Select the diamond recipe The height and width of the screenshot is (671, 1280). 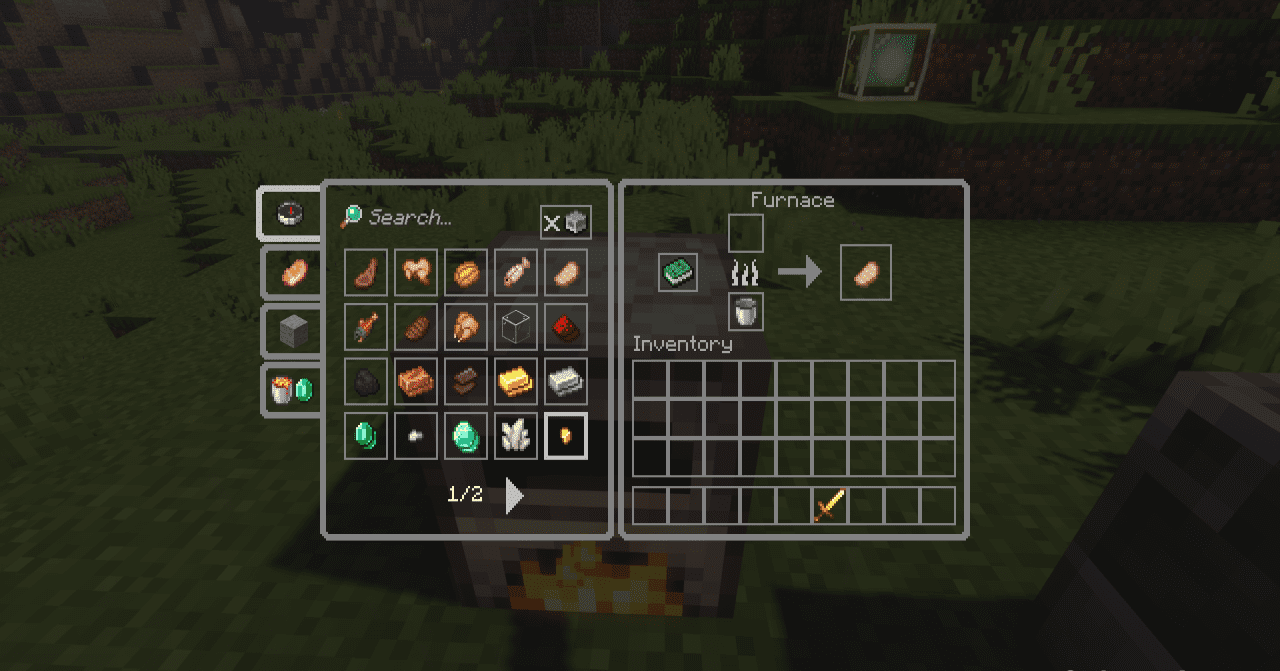point(466,436)
